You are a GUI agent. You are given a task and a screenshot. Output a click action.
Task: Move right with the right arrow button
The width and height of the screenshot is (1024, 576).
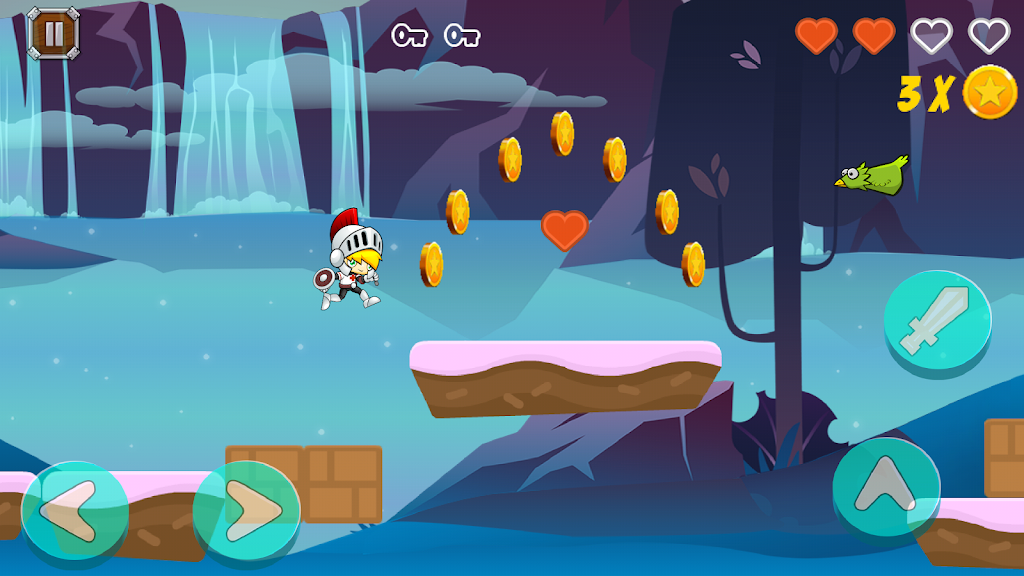(x=246, y=511)
